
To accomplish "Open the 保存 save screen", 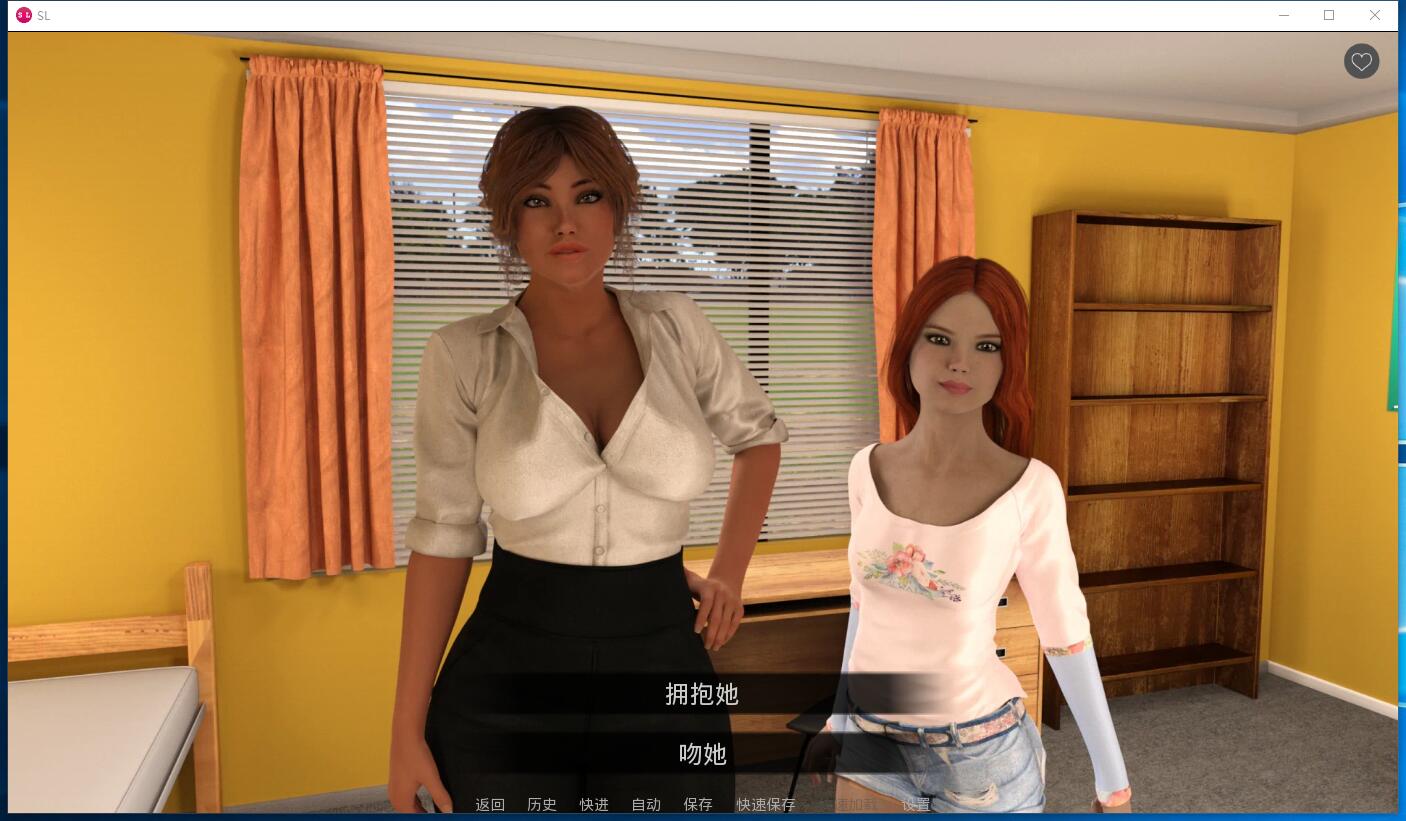I will [x=697, y=804].
